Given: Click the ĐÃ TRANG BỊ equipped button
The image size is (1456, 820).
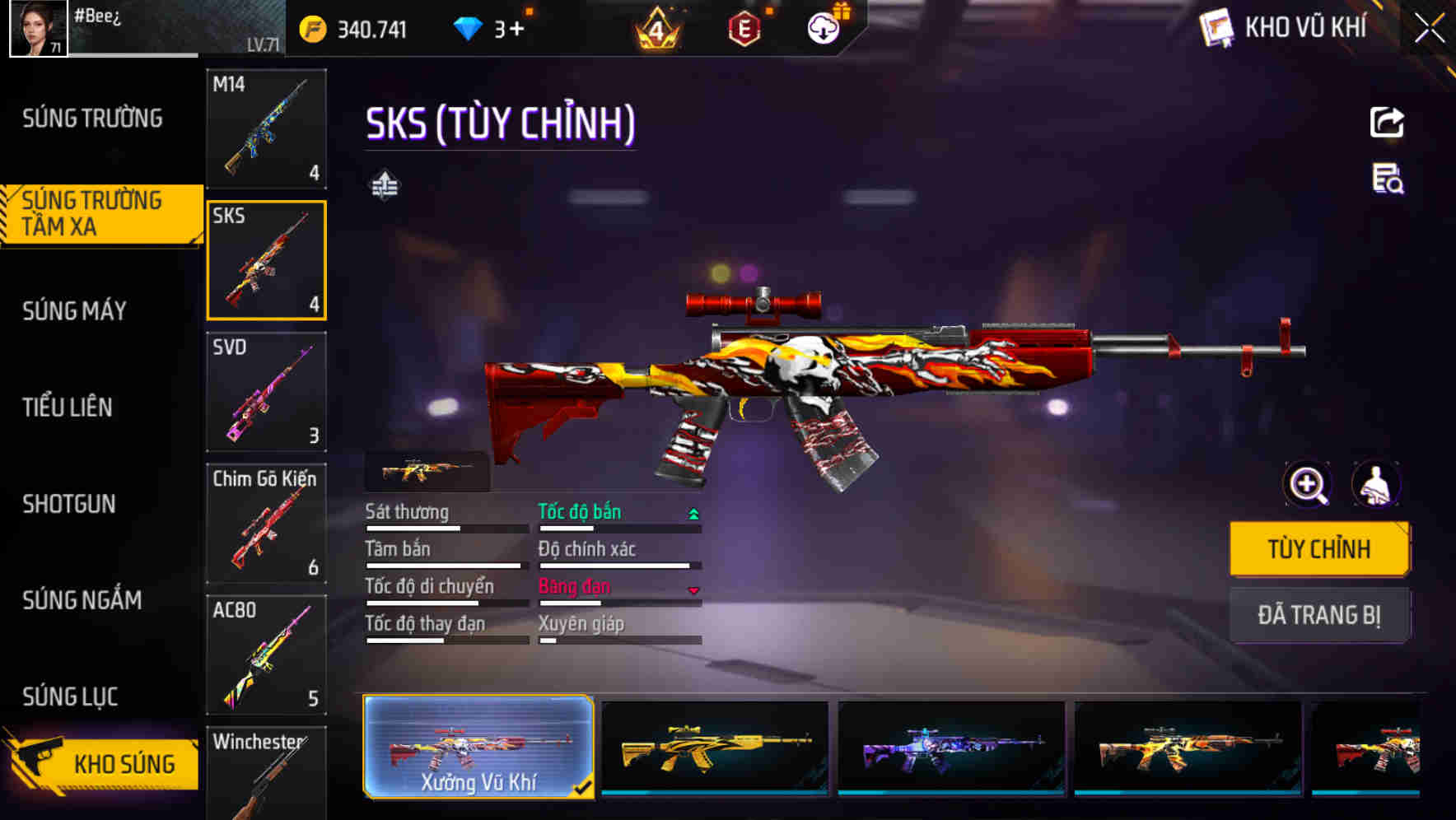Looking at the screenshot, I should 1319,615.
